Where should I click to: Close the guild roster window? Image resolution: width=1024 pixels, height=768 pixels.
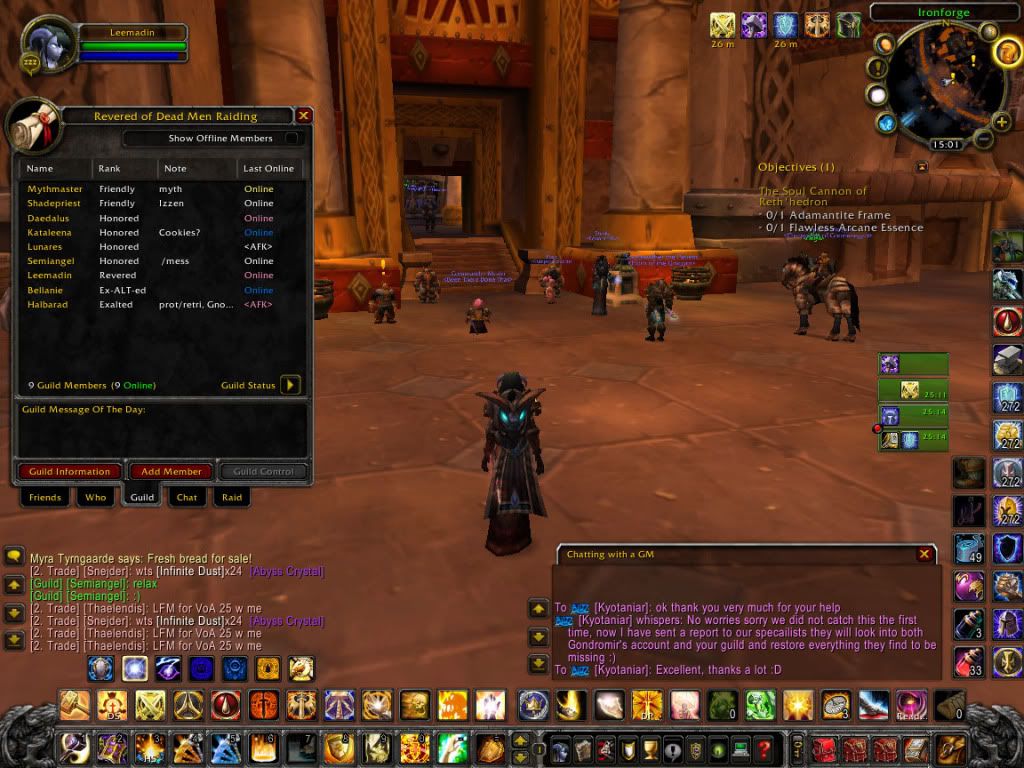coord(304,116)
